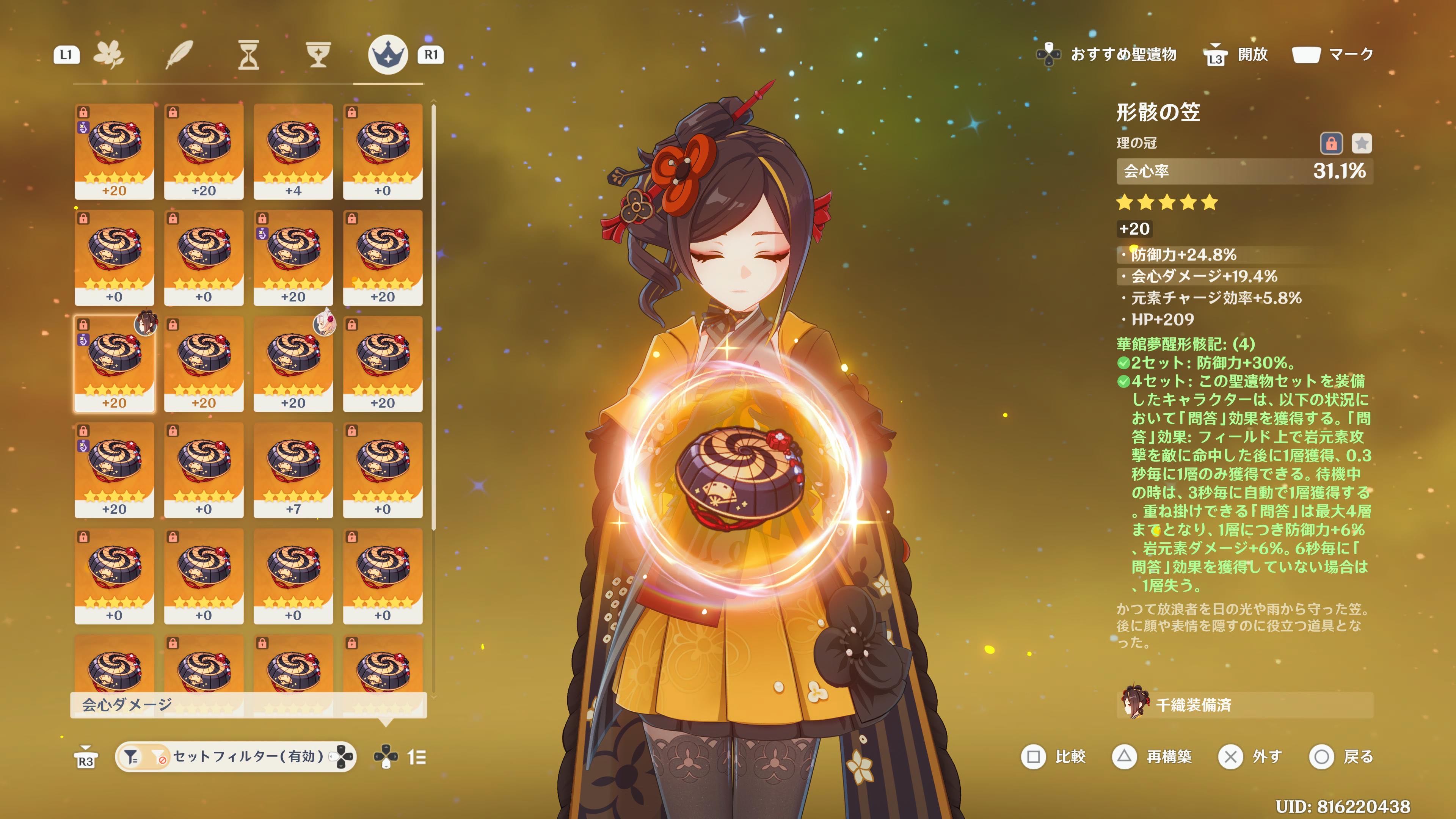Choose the 再構築 rebuild option
This screenshot has width=1456, height=819.
pos(1152,757)
